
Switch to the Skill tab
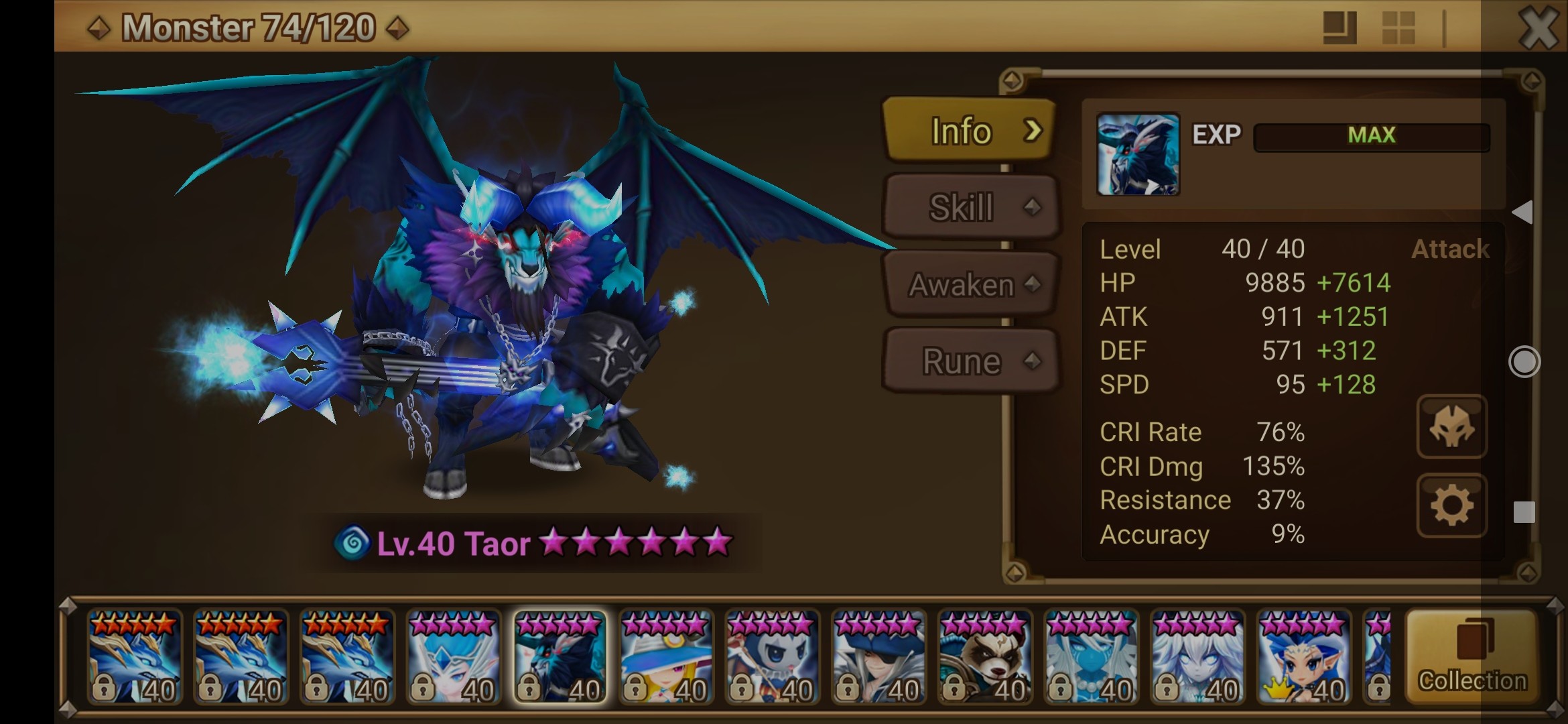click(x=970, y=207)
